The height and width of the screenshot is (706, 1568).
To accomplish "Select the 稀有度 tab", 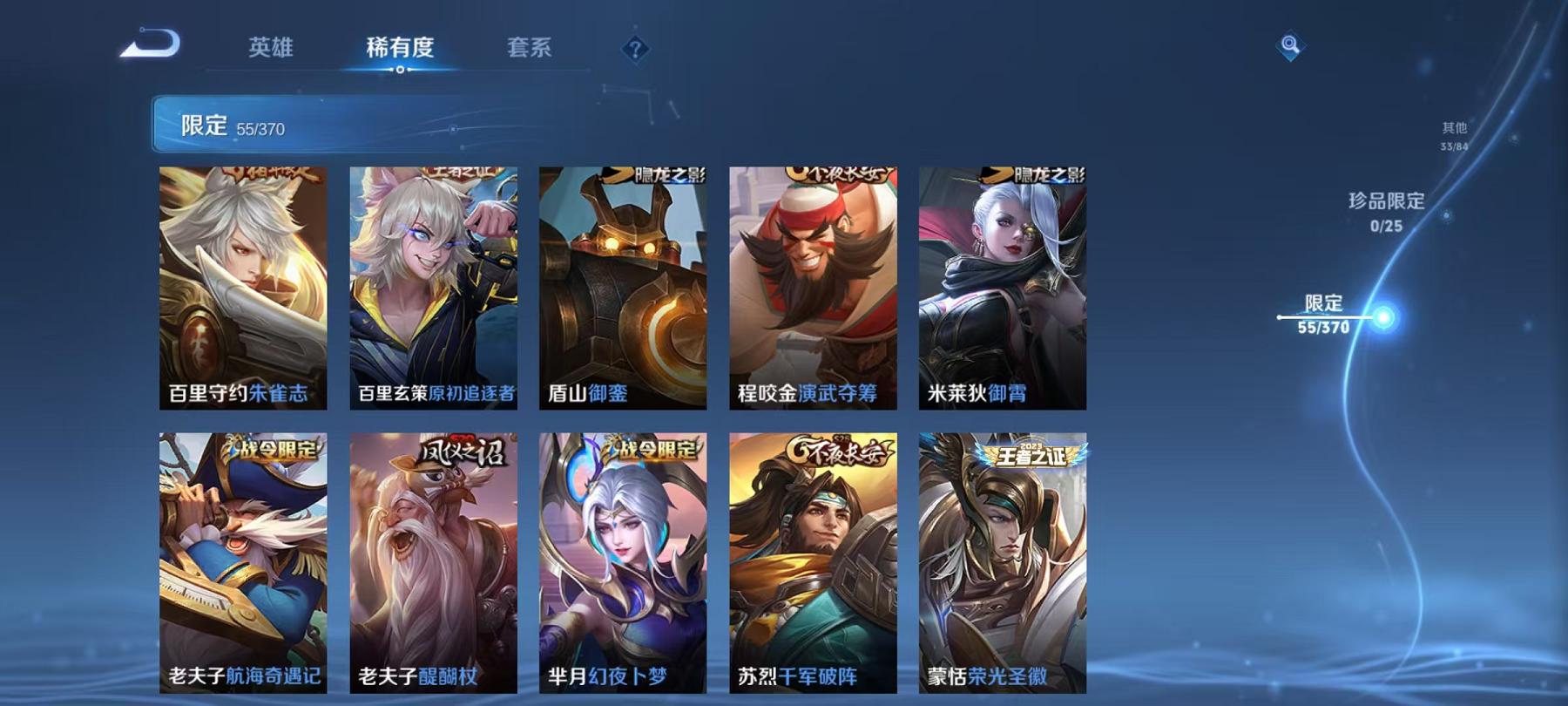I will coord(401,48).
